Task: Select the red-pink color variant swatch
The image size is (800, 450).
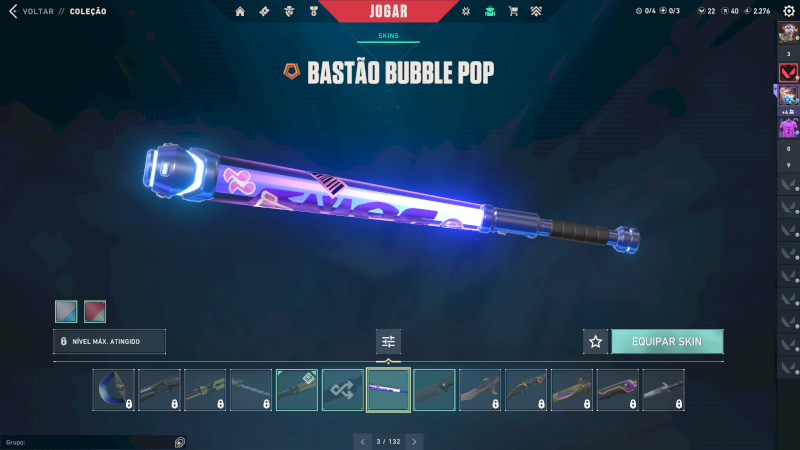Action: pos(95,312)
